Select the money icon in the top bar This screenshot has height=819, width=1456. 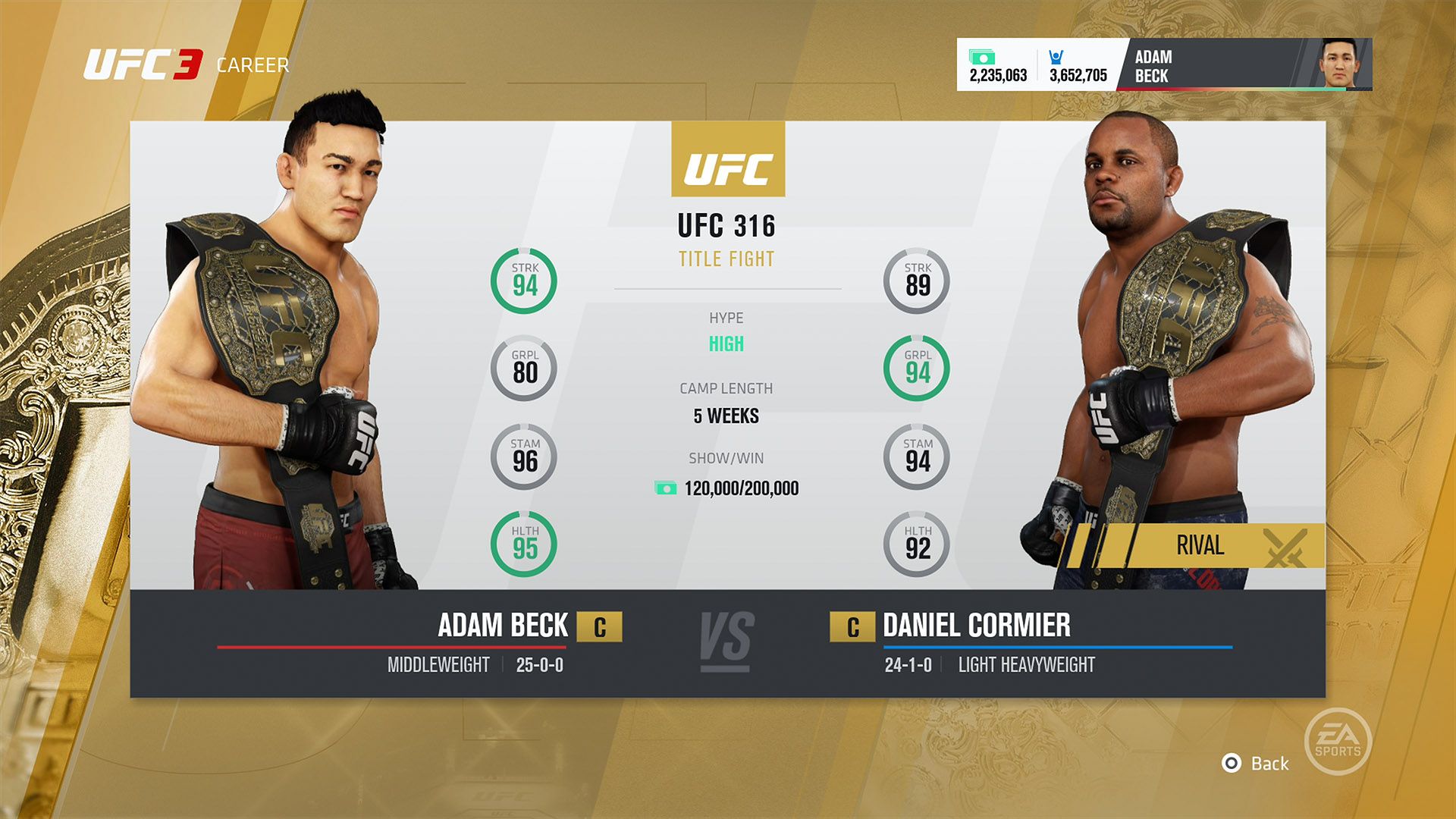coord(984,56)
